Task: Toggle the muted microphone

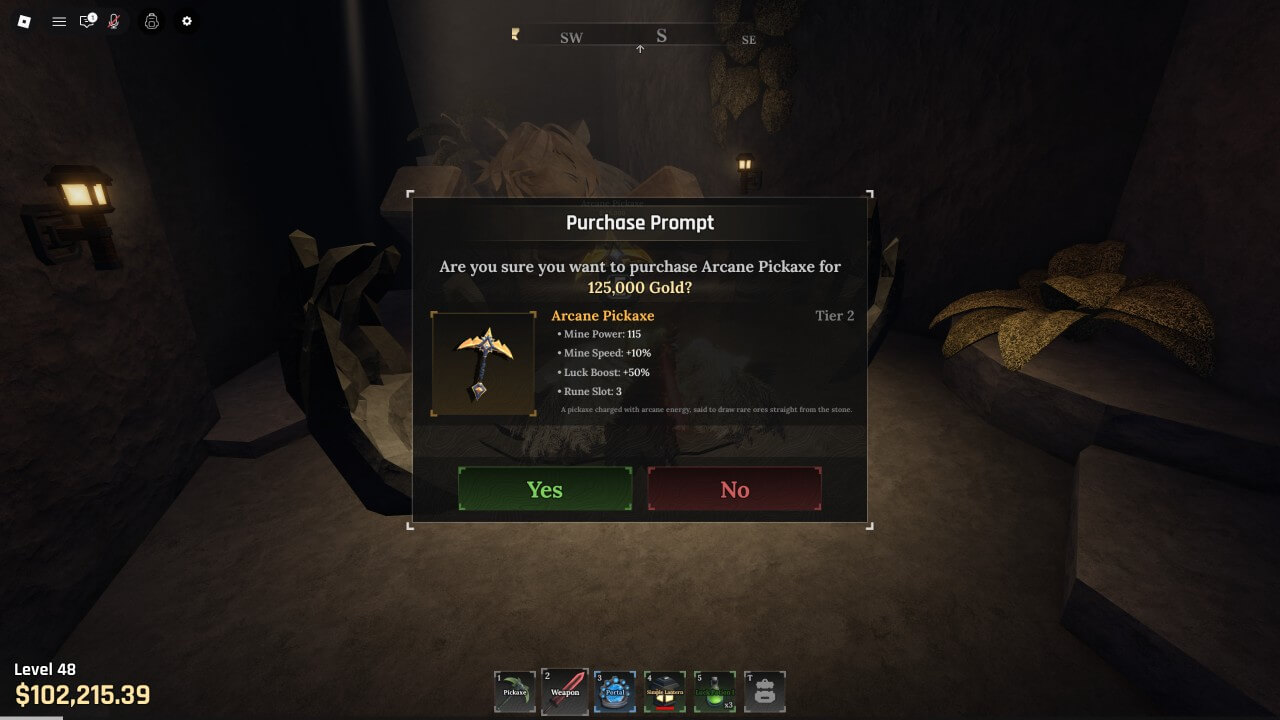Action: tap(114, 21)
